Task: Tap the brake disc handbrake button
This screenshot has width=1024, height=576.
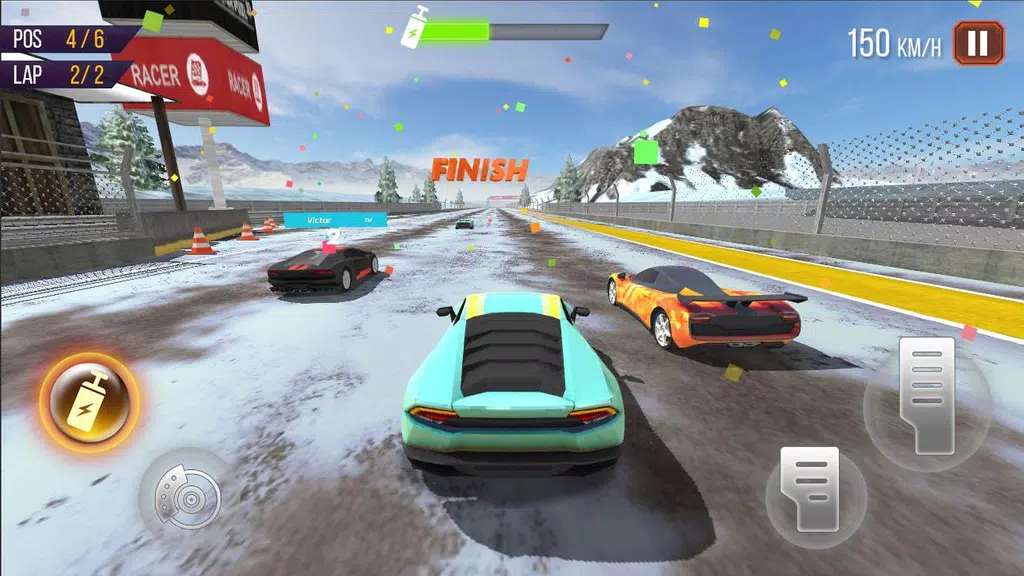Action: coord(182,493)
